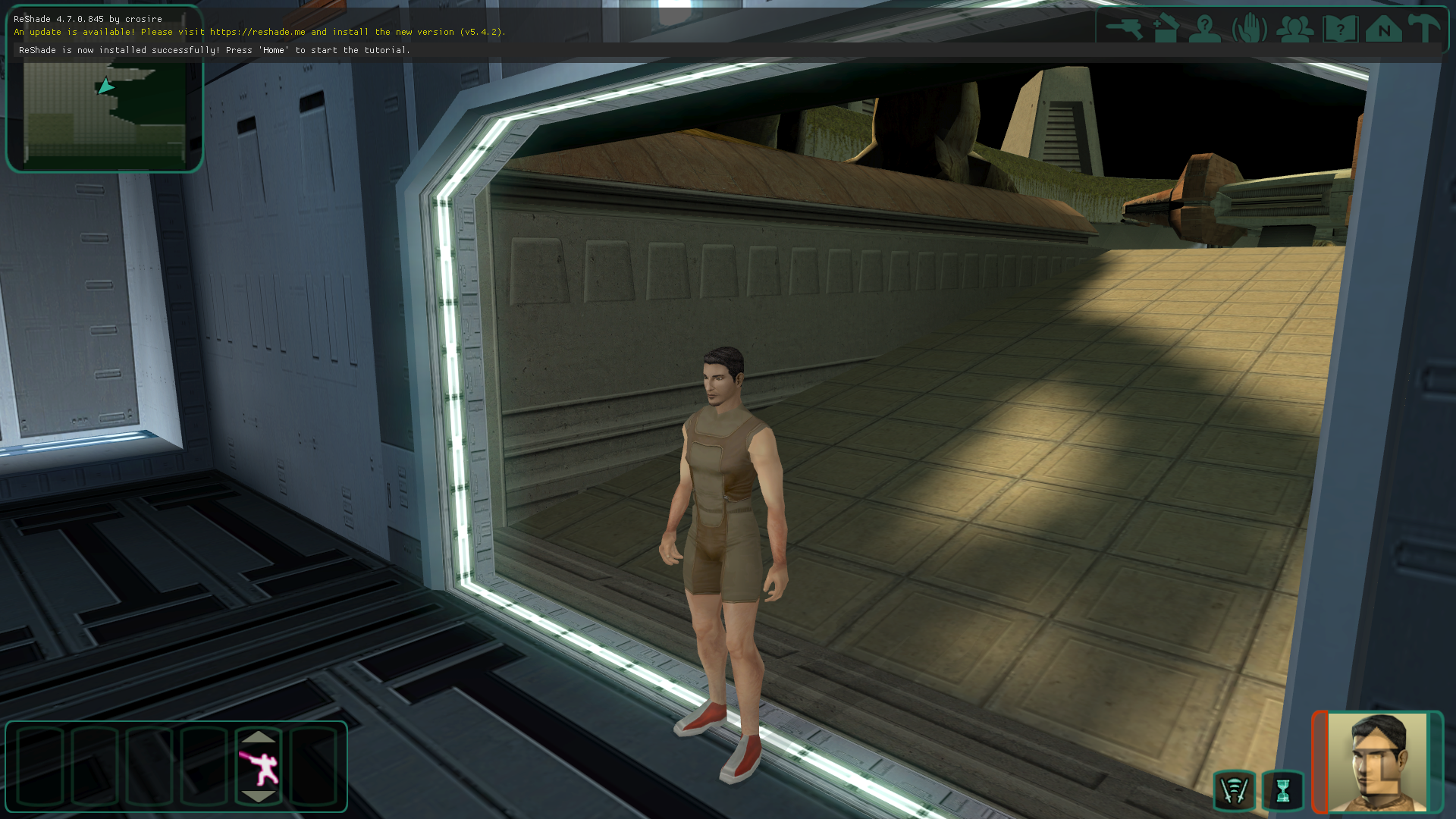Cycle action down with the down arrow
The width and height of the screenshot is (1456, 819).
(x=259, y=796)
